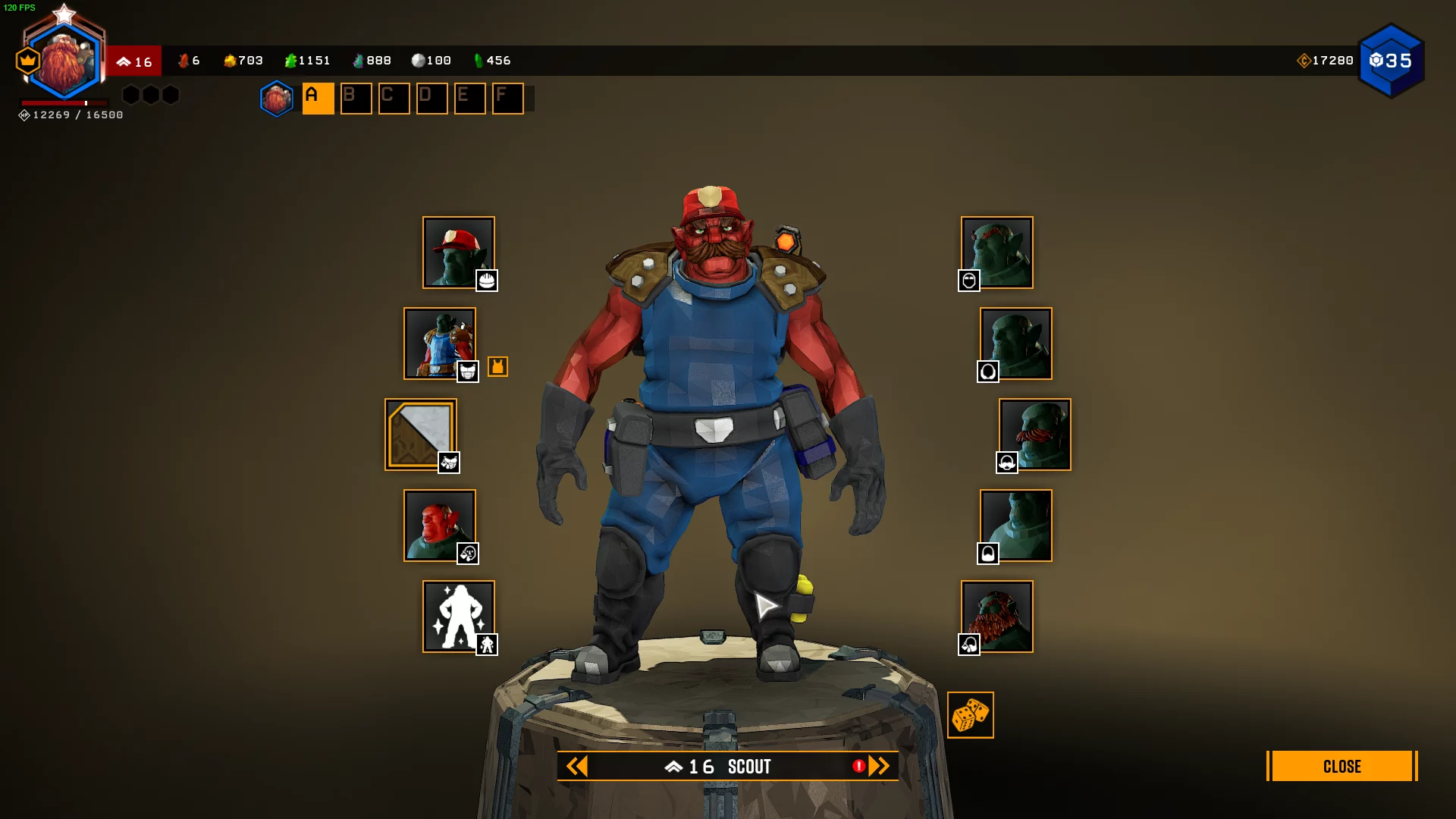Select loadout A tab
This screenshot has height=819, width=1456.
coord(318,99)
